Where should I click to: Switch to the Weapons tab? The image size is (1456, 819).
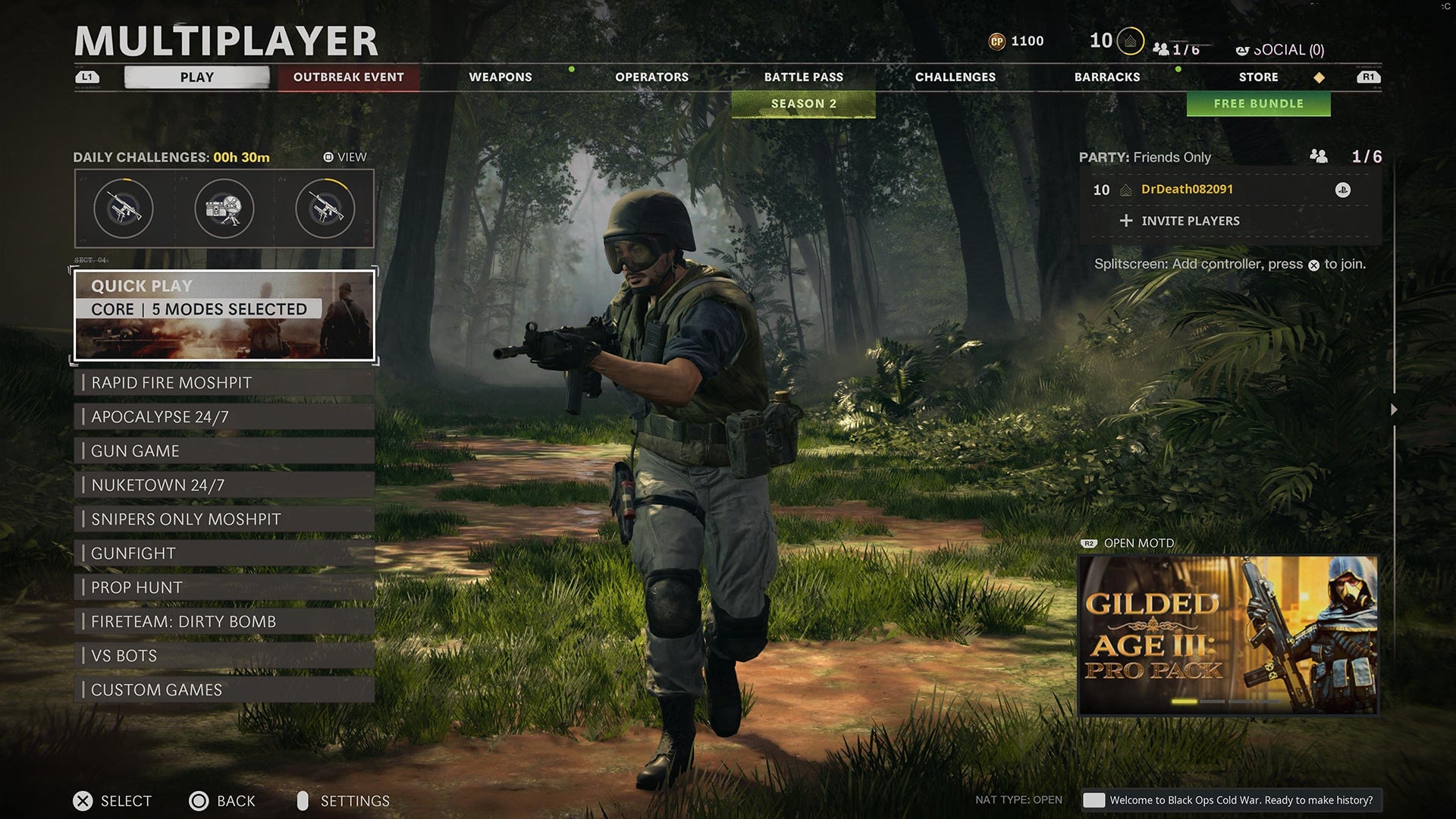coord(500,77)
